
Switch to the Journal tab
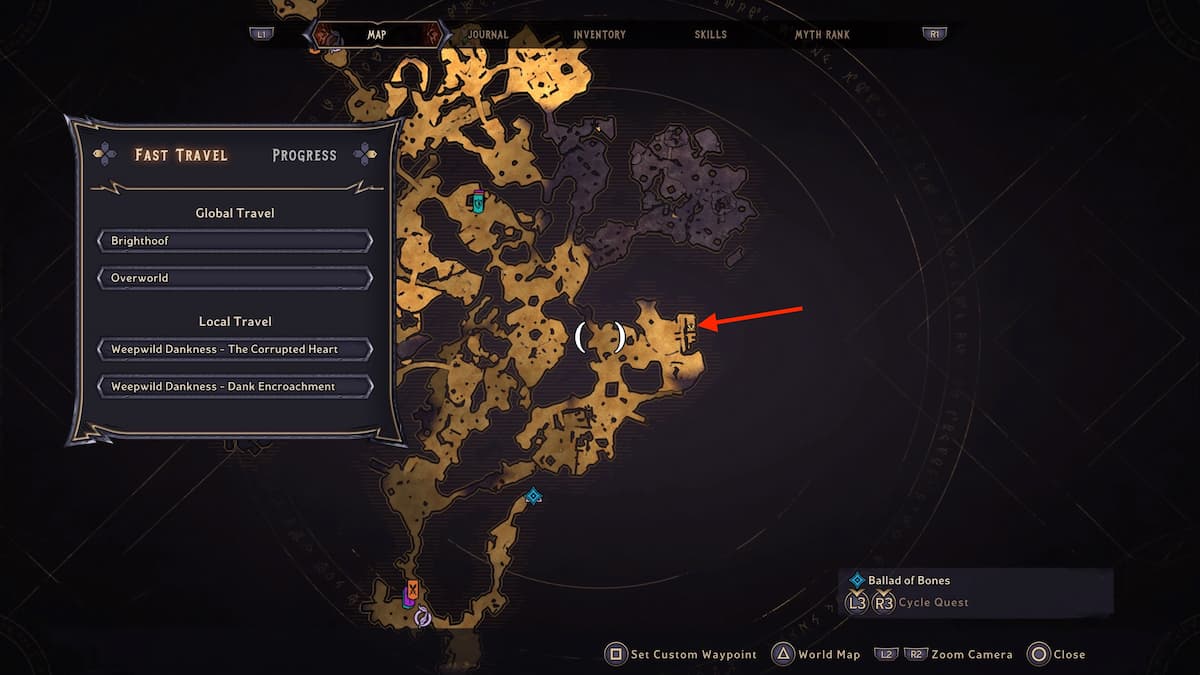click(x=487, y=34)
